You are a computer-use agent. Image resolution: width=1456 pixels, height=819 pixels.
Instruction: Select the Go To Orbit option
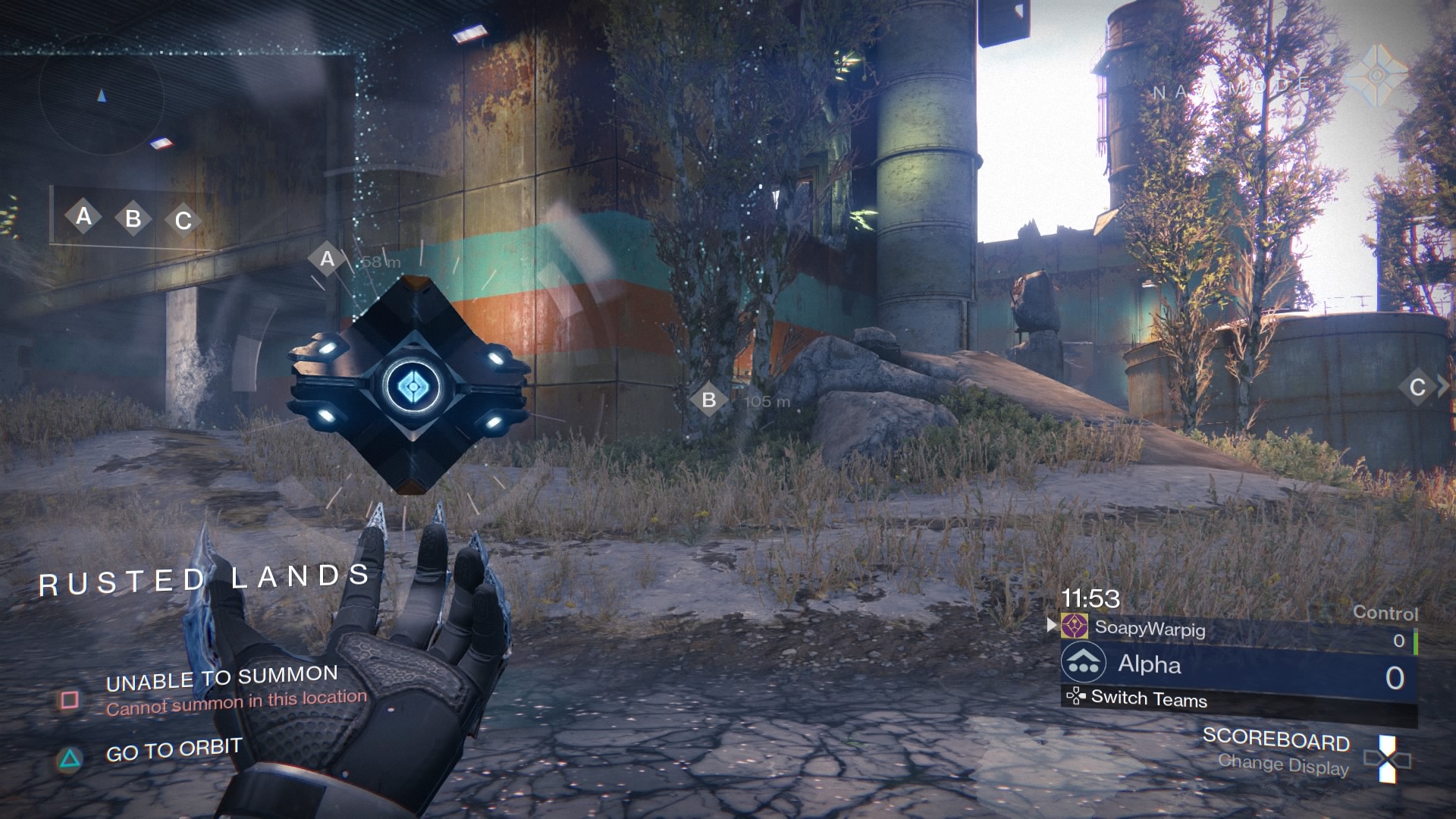[173, 751]
